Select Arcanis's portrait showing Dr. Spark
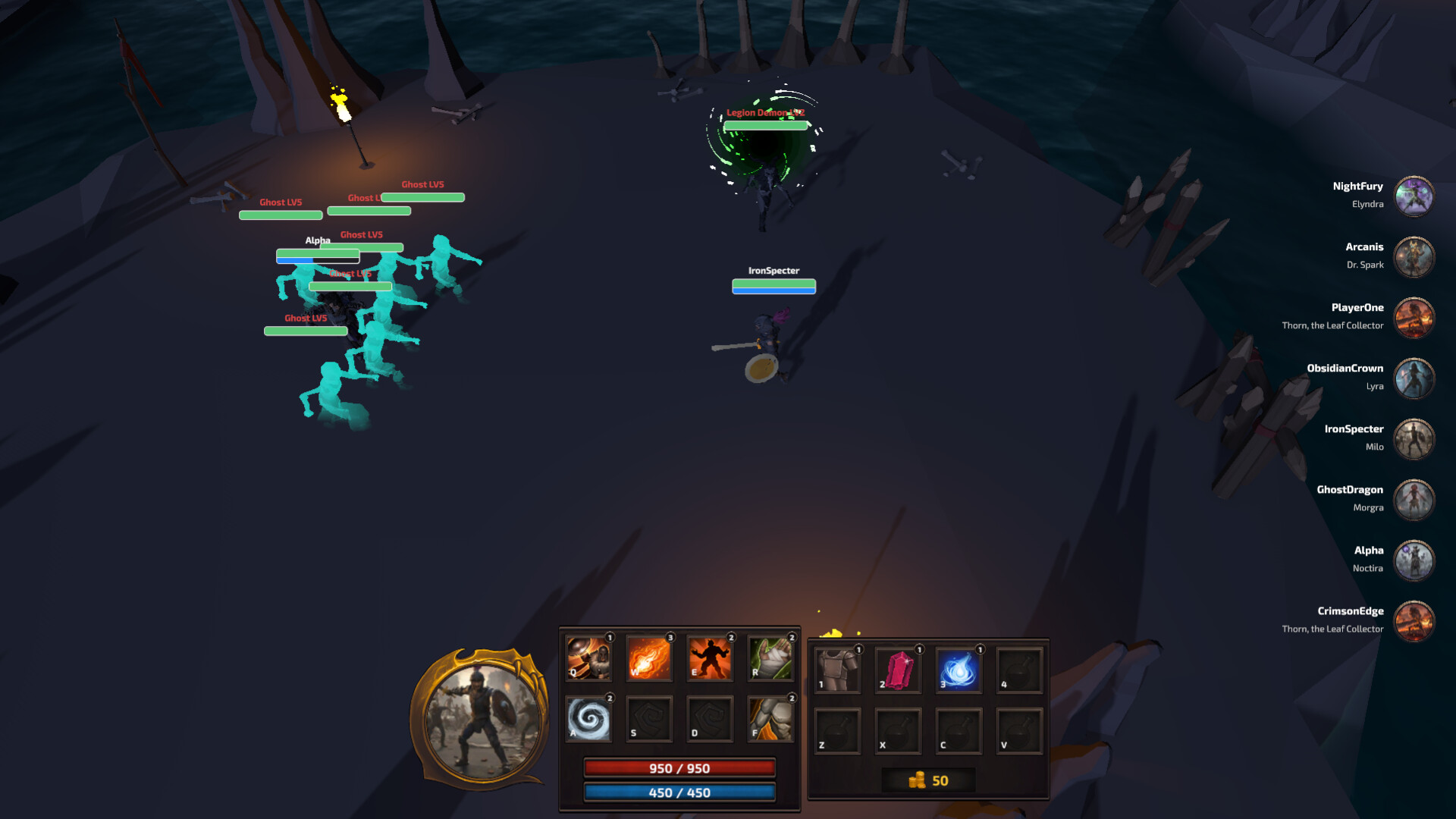 pyautogui.click(x=1414, y=256)
